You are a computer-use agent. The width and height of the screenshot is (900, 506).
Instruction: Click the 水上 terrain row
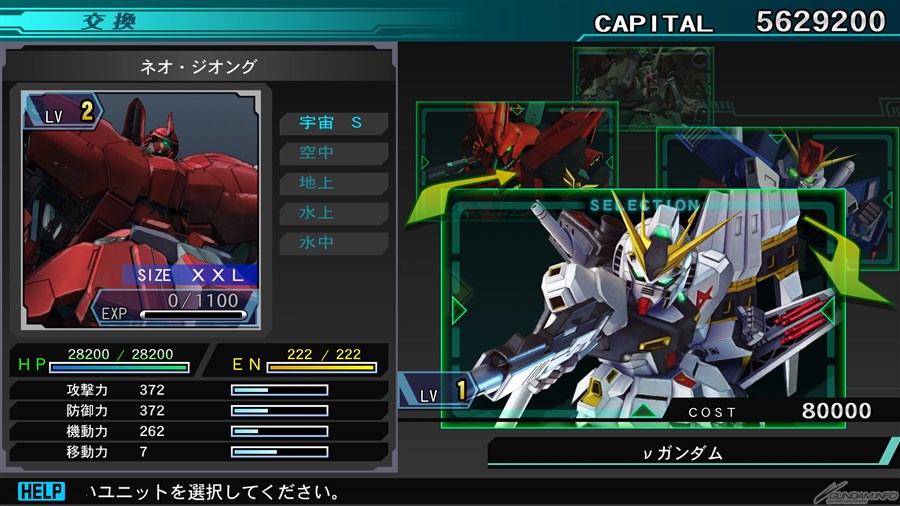point(334,213)
